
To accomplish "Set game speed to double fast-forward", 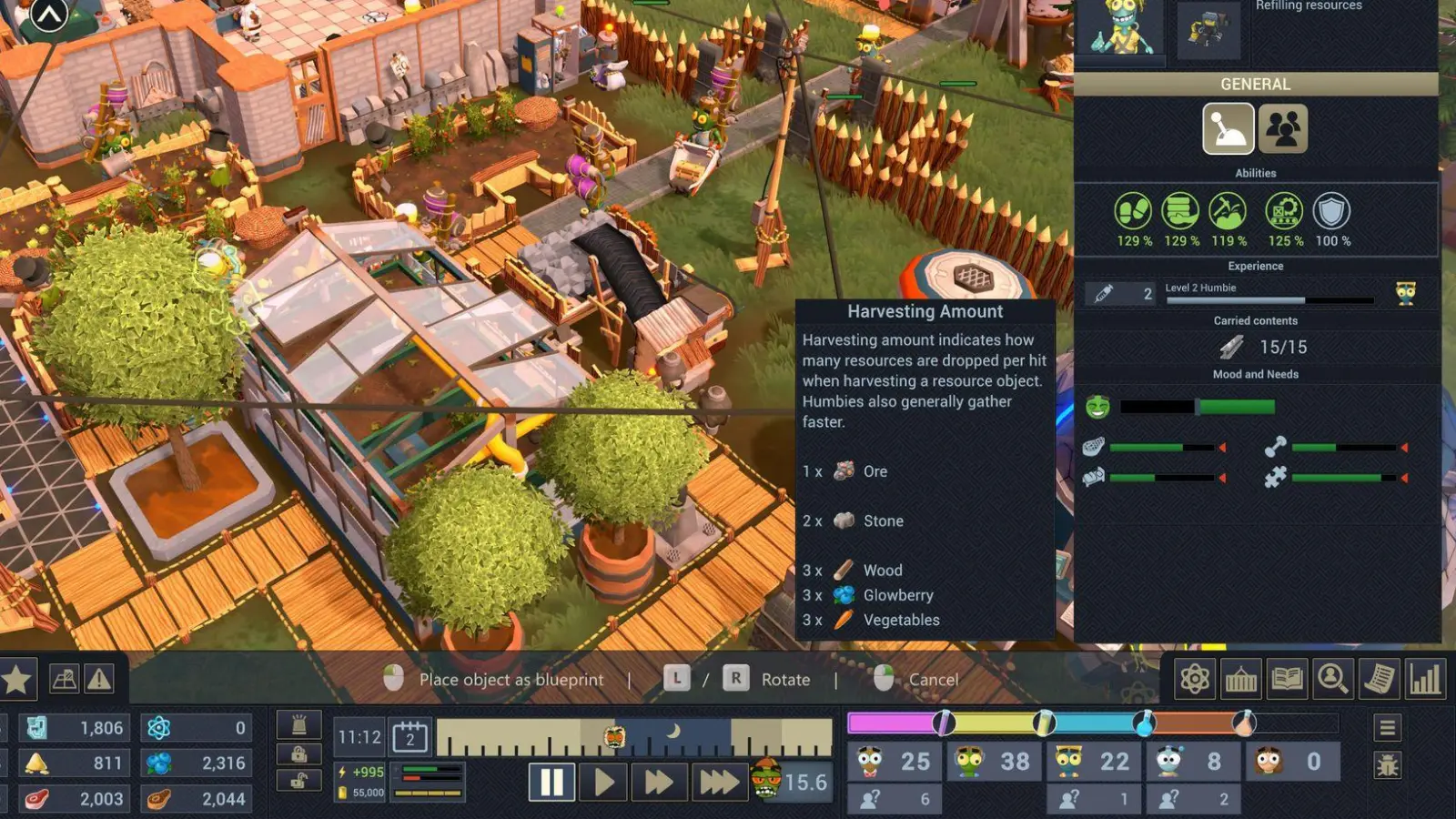I will [658, 782].
